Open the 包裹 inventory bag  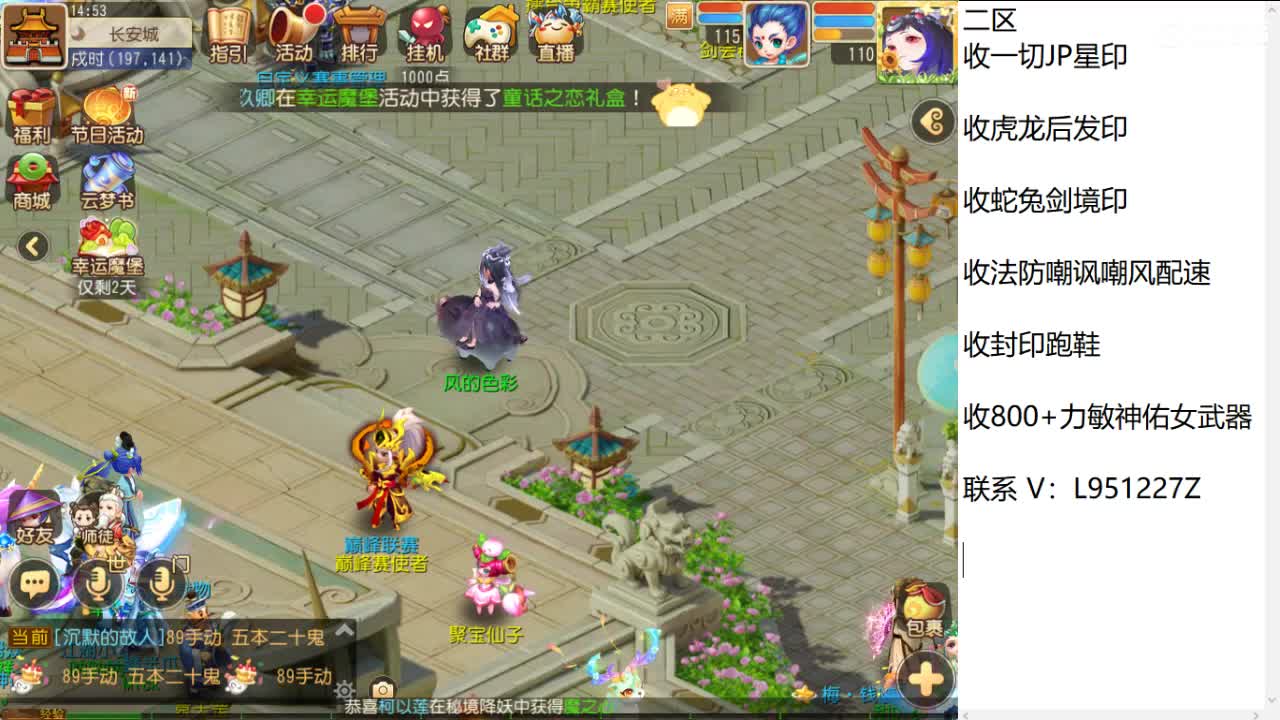[x=922, y=612]
